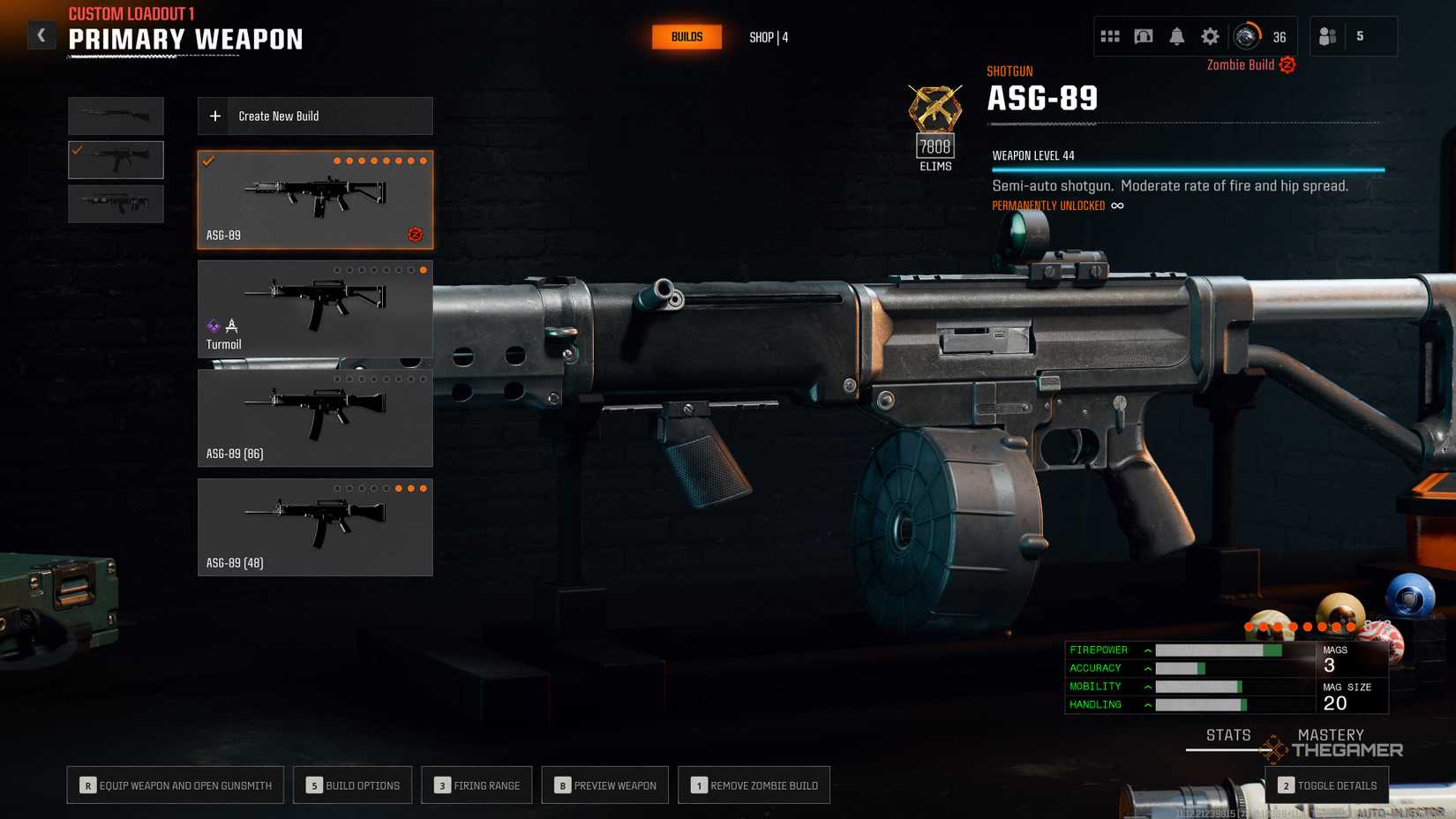Open the Shop tab
Screen dimensions: 1456x819
coord(769,37)
